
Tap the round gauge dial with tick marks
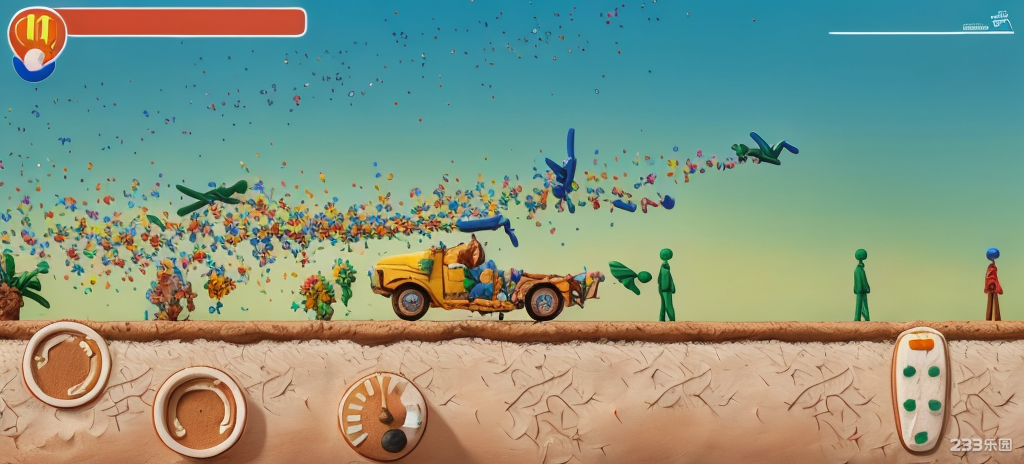(x=382, y=416)
